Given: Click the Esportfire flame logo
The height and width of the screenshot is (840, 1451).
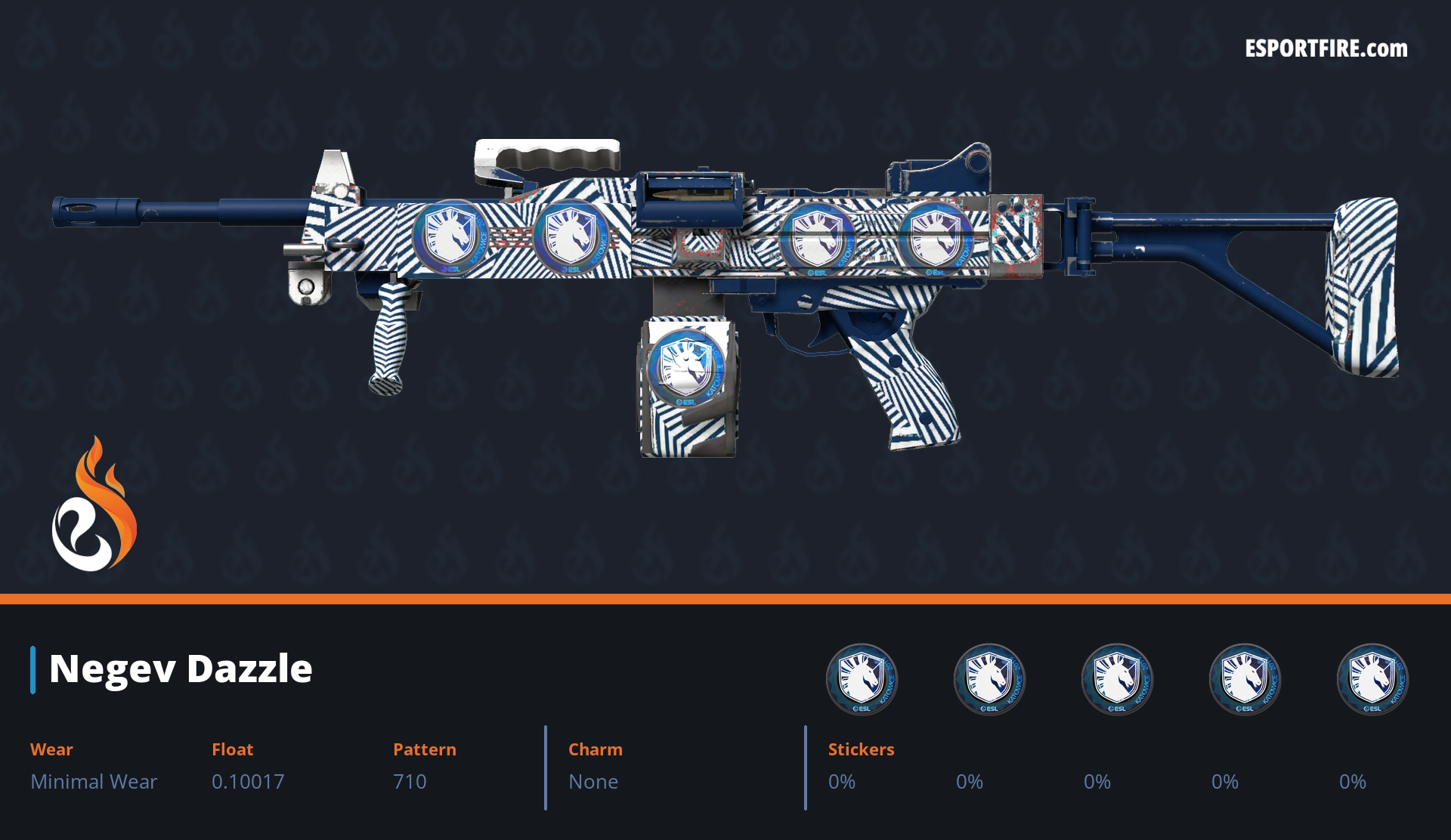Looking at the screenshot, I should [x=94, y=505].
